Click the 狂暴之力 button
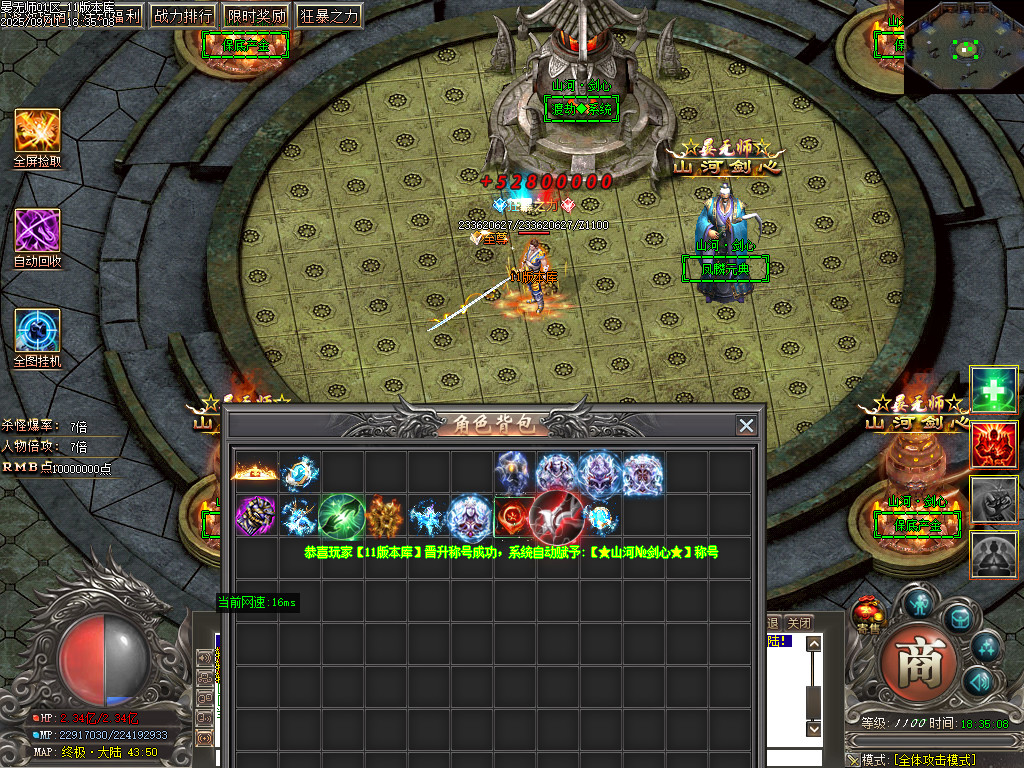 [329, 16]
